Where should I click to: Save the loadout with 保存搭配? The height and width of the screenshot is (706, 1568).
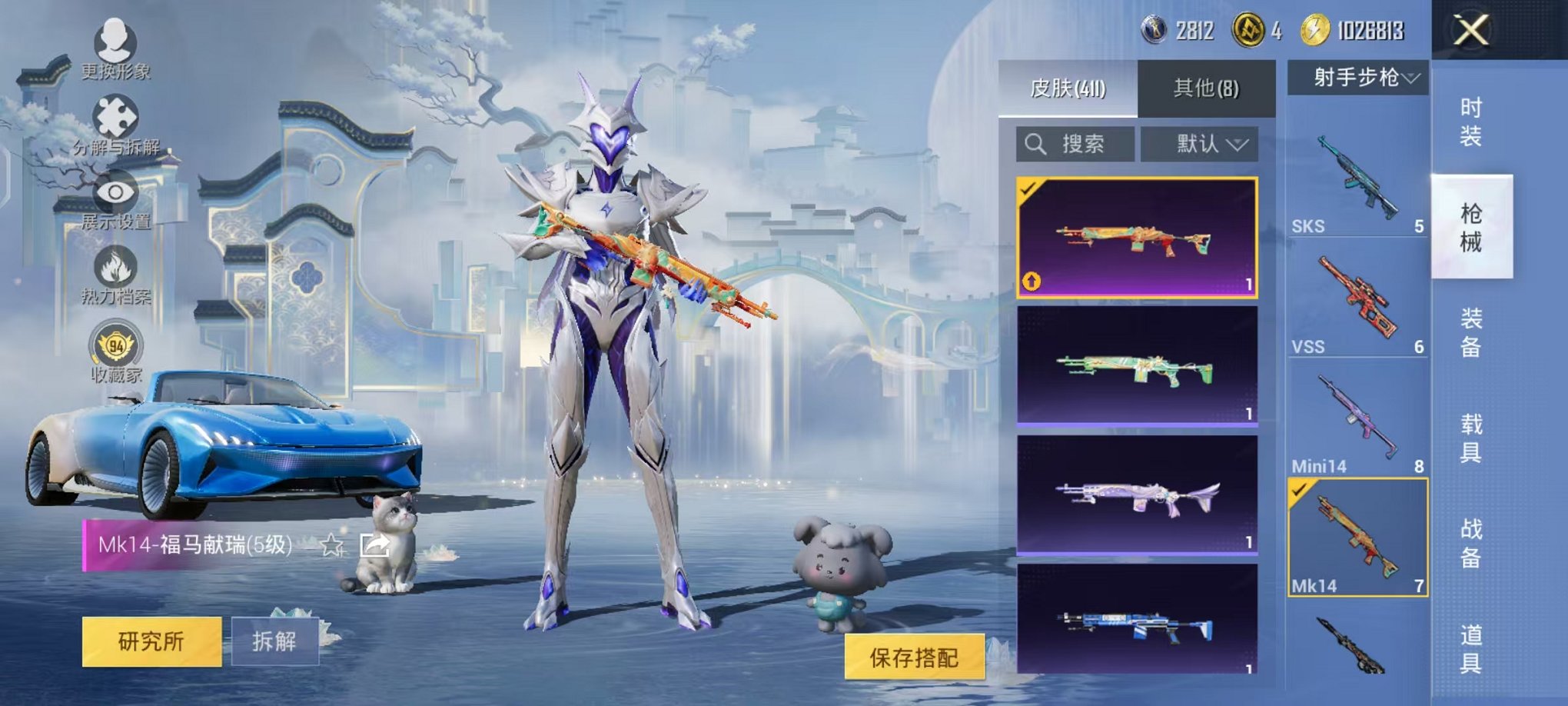pos(914,657)
